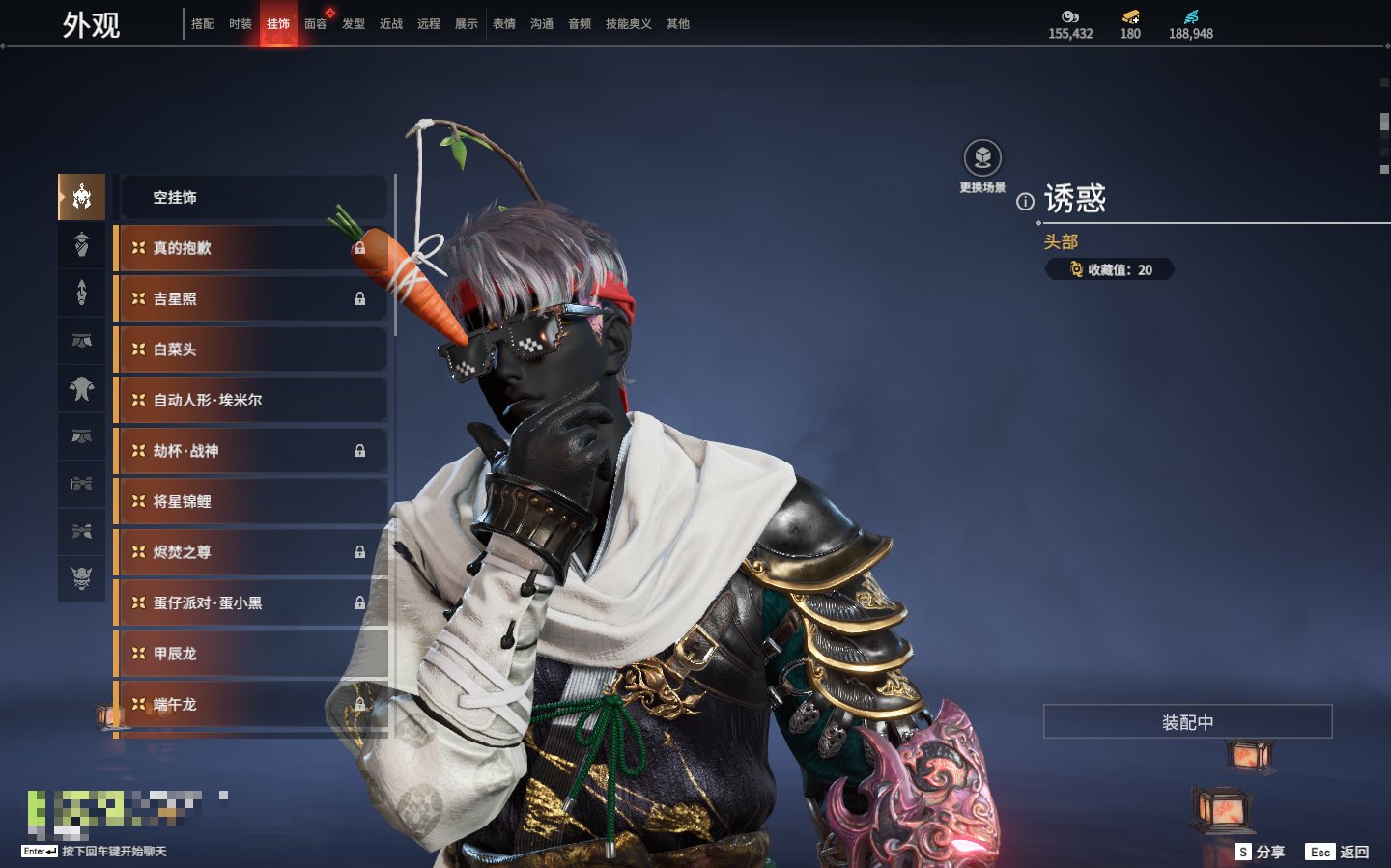Go to the 发型 tab

[x=354, y=24]
